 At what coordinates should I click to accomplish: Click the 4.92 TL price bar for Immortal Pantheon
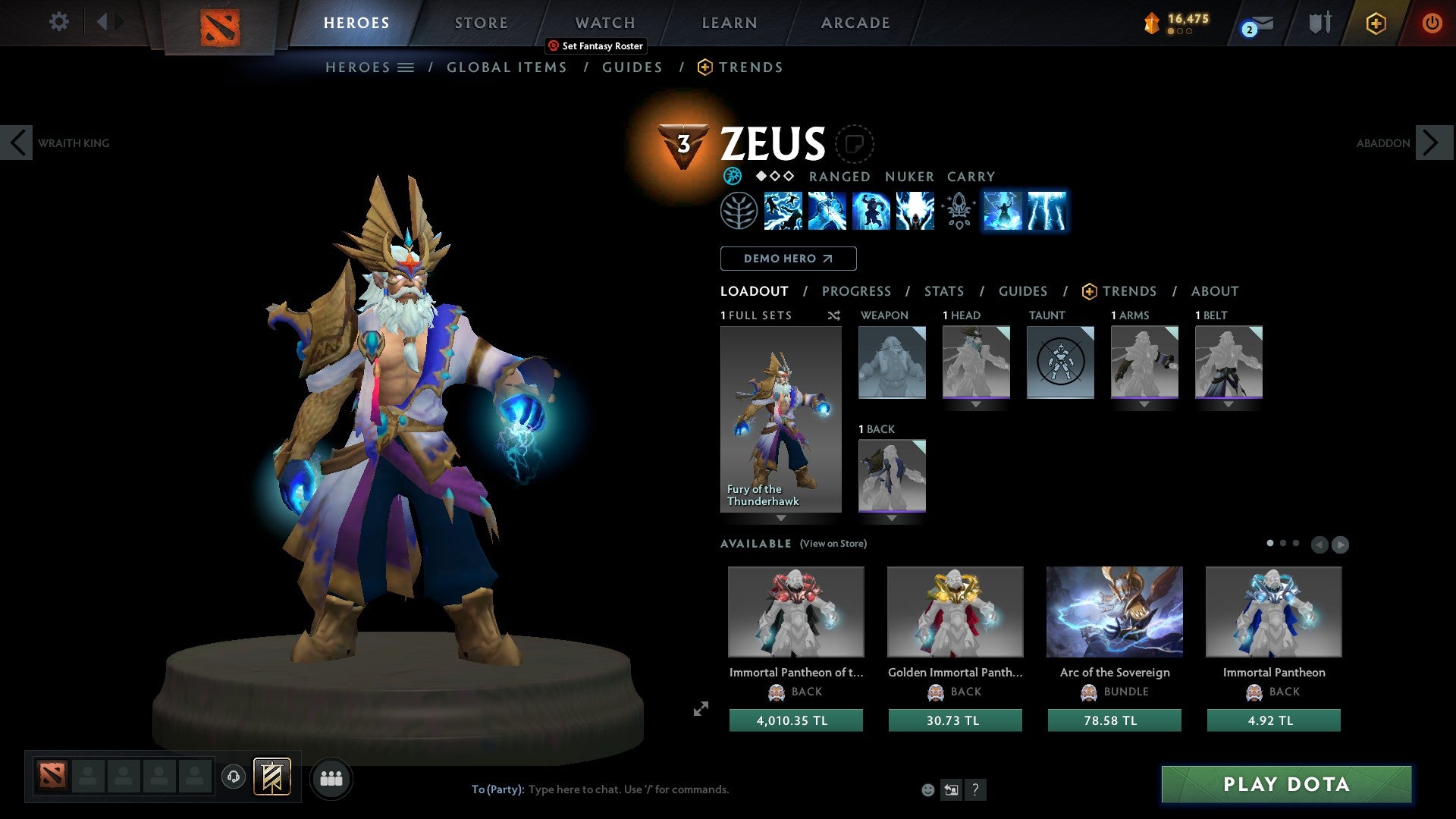(x=1272, y=720)
